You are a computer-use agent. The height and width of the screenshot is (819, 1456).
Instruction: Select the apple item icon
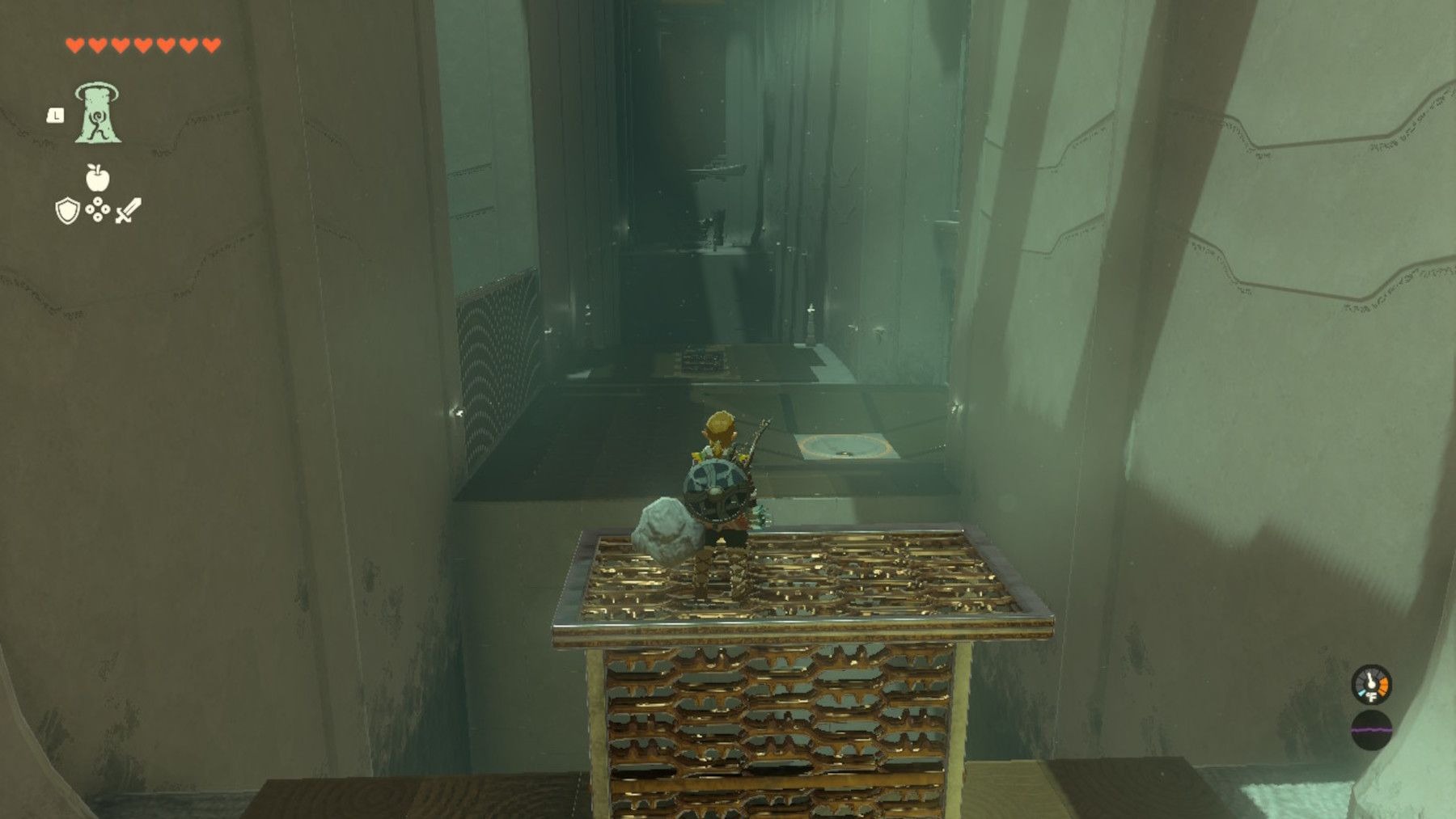[x=97, y=177]
